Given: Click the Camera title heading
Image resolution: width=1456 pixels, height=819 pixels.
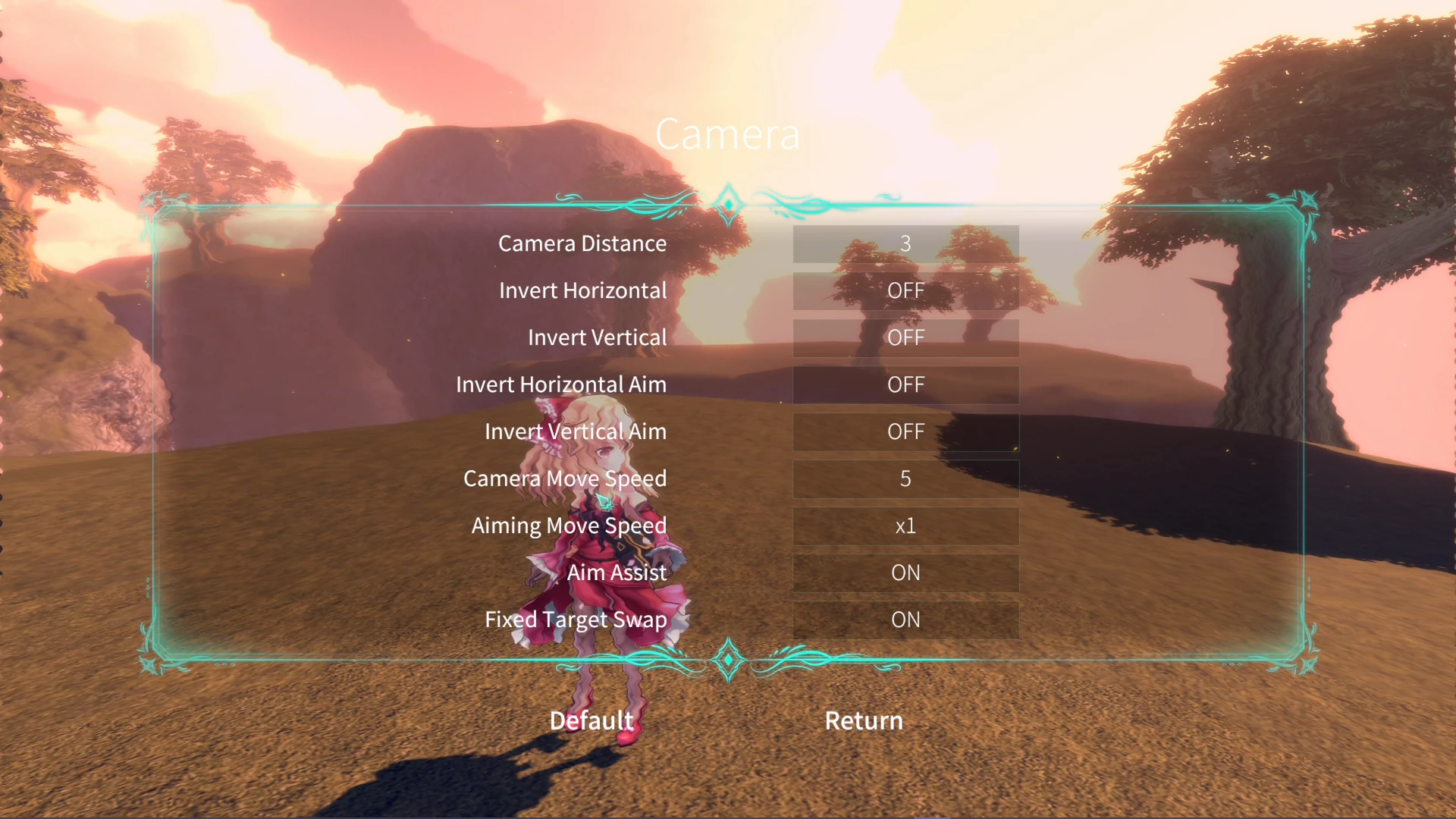Looking at the screenshot, I should click(x=728, y=133).
